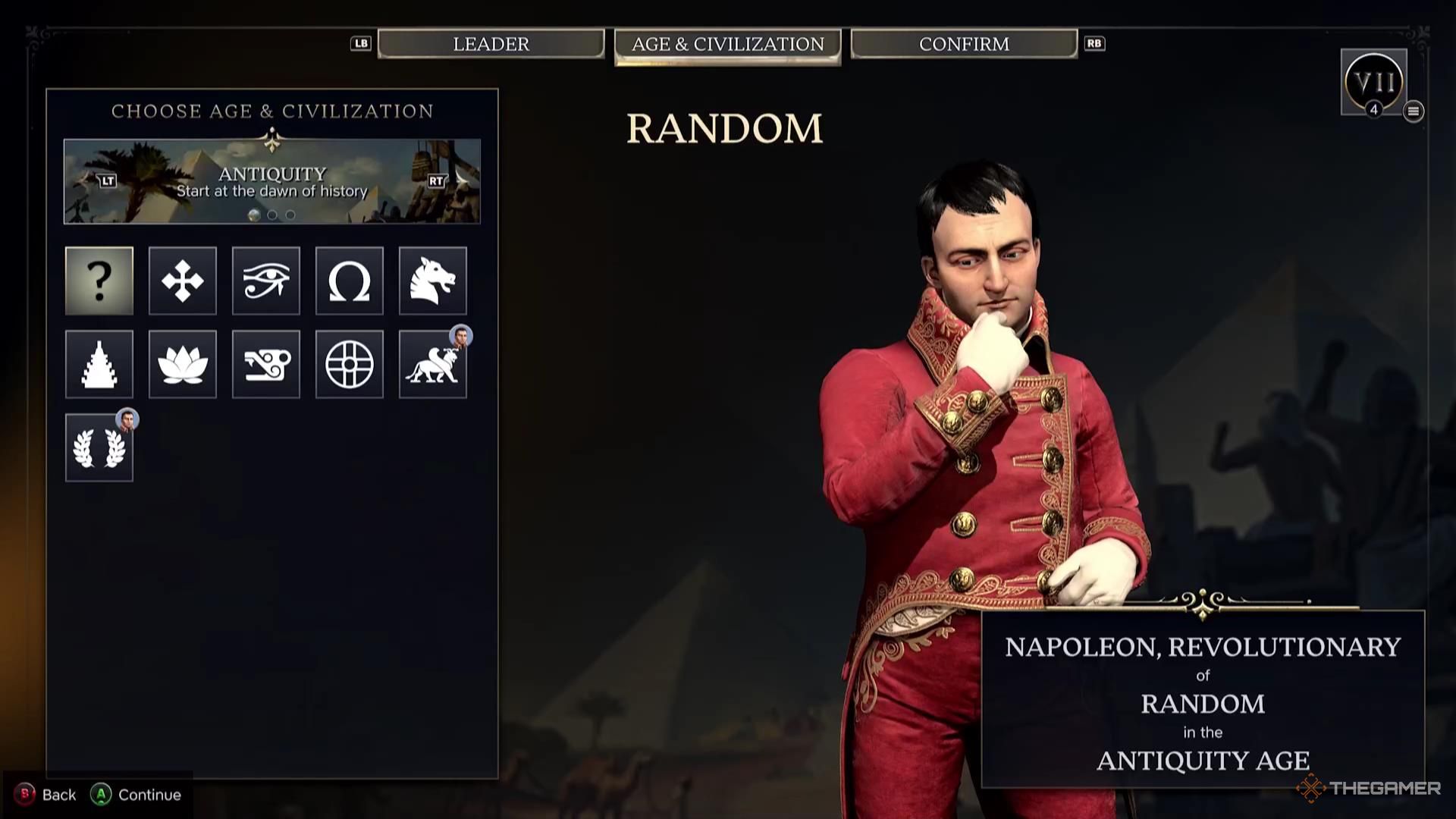The image size is (1456, 819).
Task: Pick the lotus flower civilization
Action: (183, 364)
